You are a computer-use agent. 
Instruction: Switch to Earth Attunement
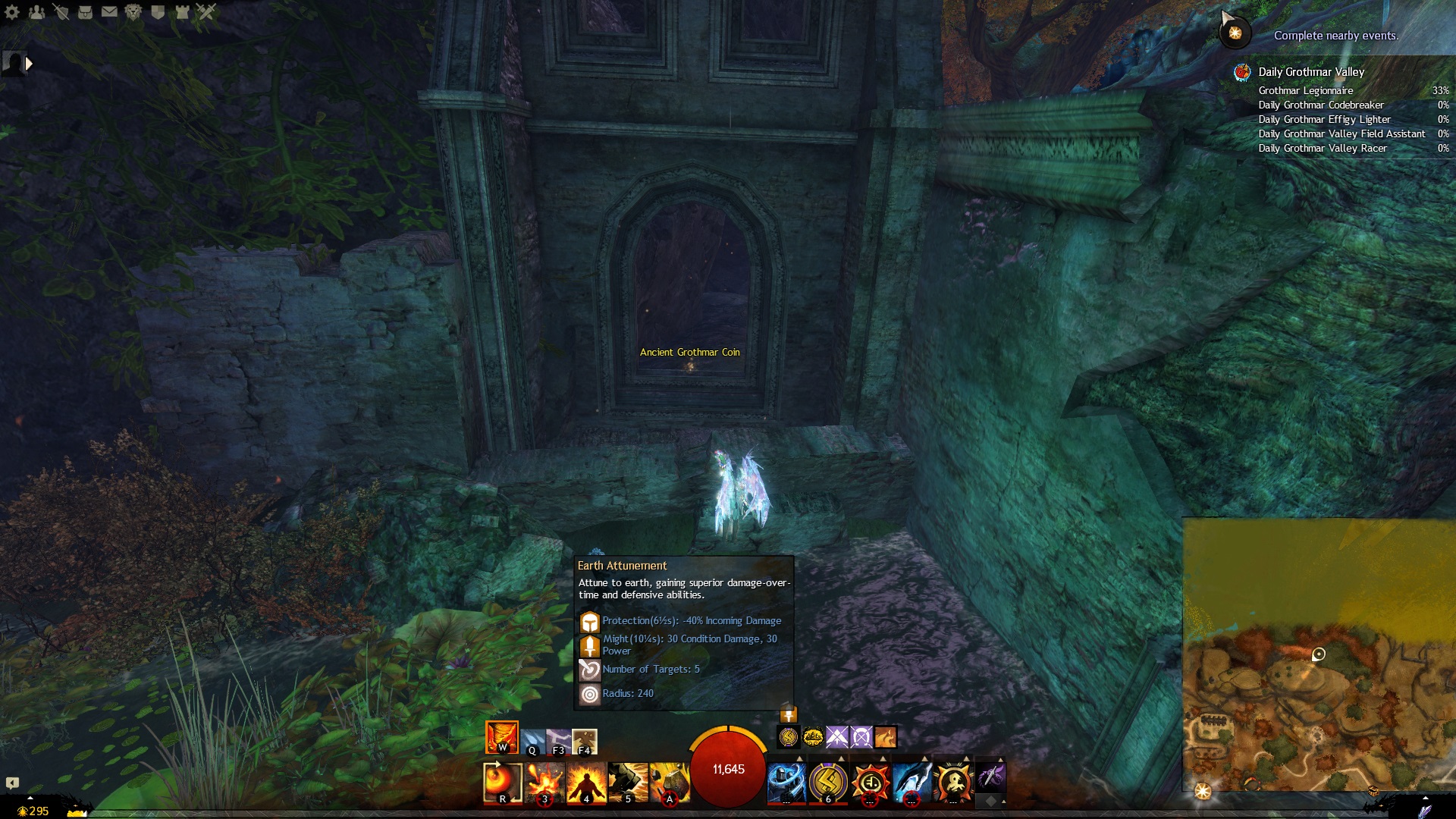[584, 742]
